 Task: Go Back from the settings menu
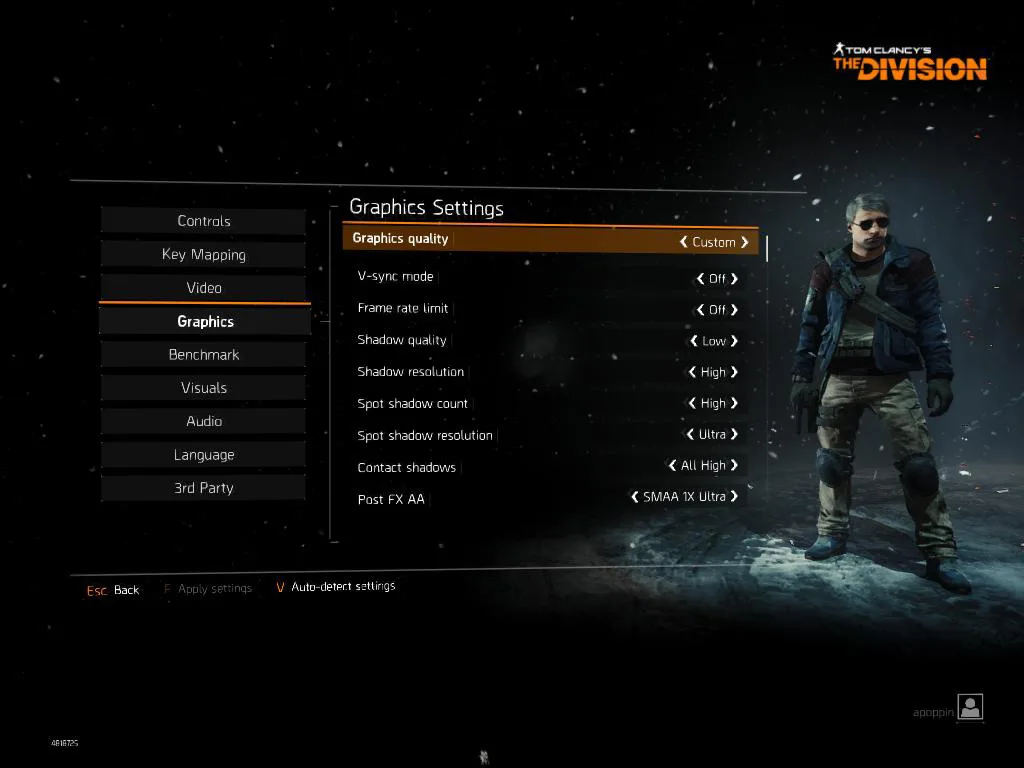click(126, 590)
